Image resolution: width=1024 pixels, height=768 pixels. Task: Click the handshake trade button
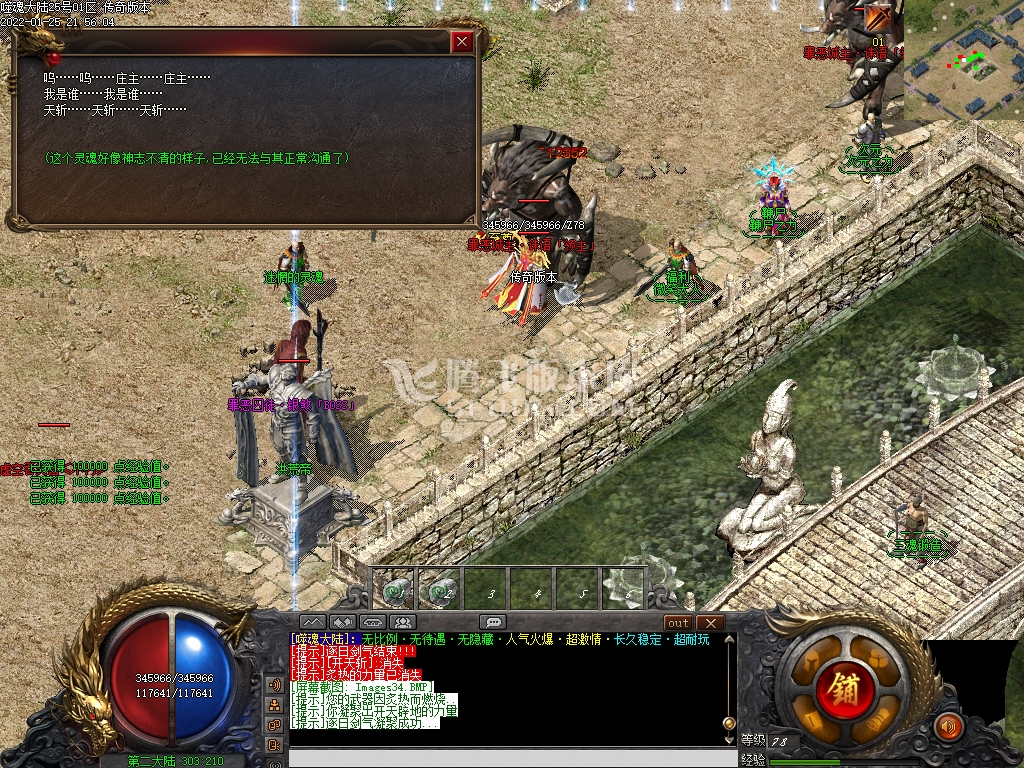[x=343, y=623]
